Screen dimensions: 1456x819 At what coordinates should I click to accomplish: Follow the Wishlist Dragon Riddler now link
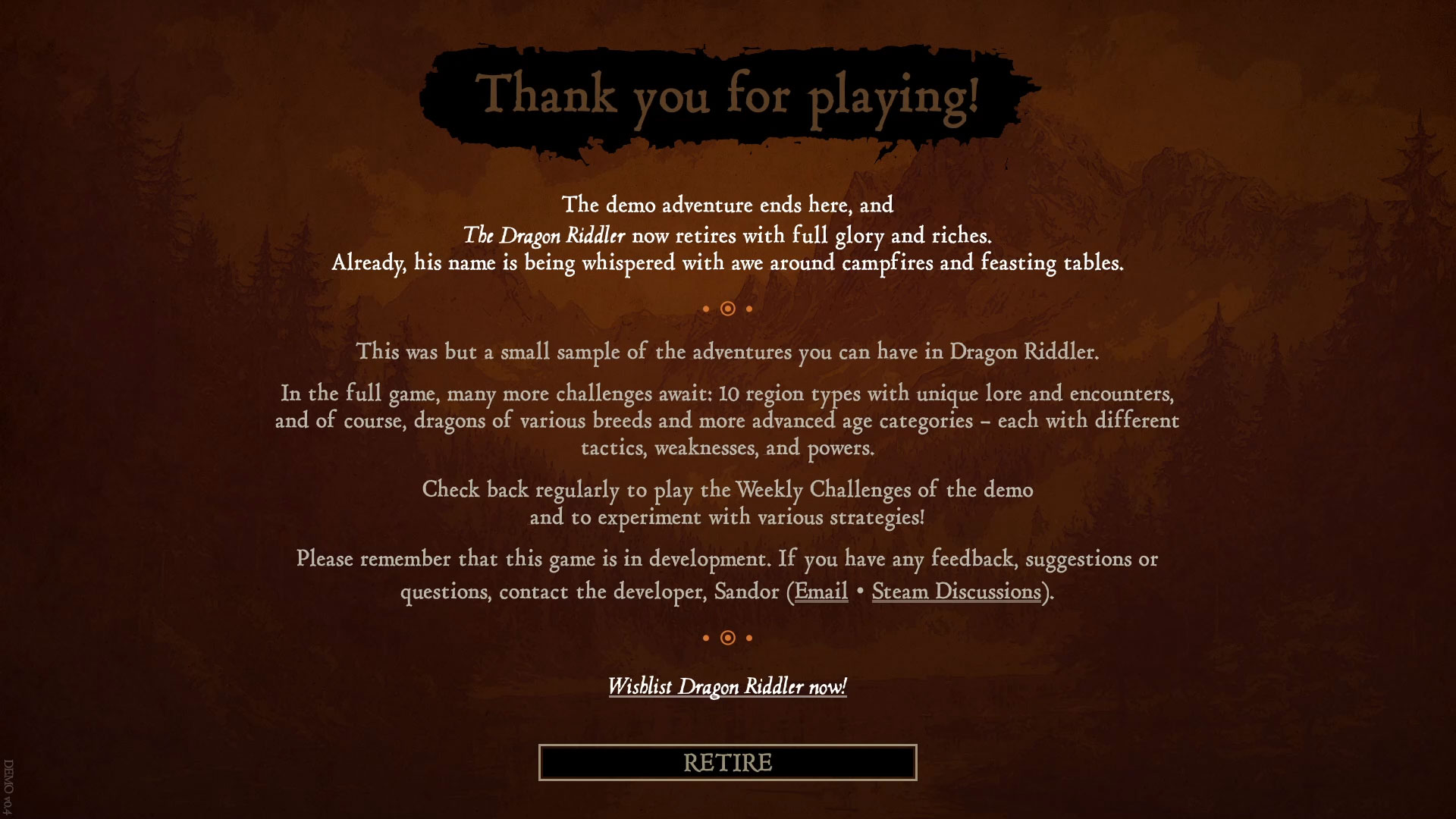[x=727, y=686]
